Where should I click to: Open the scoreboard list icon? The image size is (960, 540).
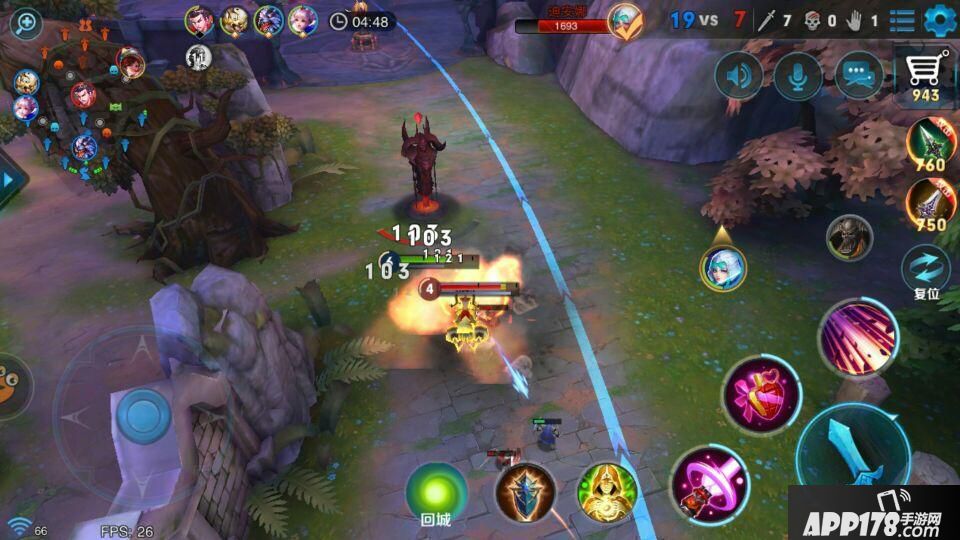click(x=902, y=20)
